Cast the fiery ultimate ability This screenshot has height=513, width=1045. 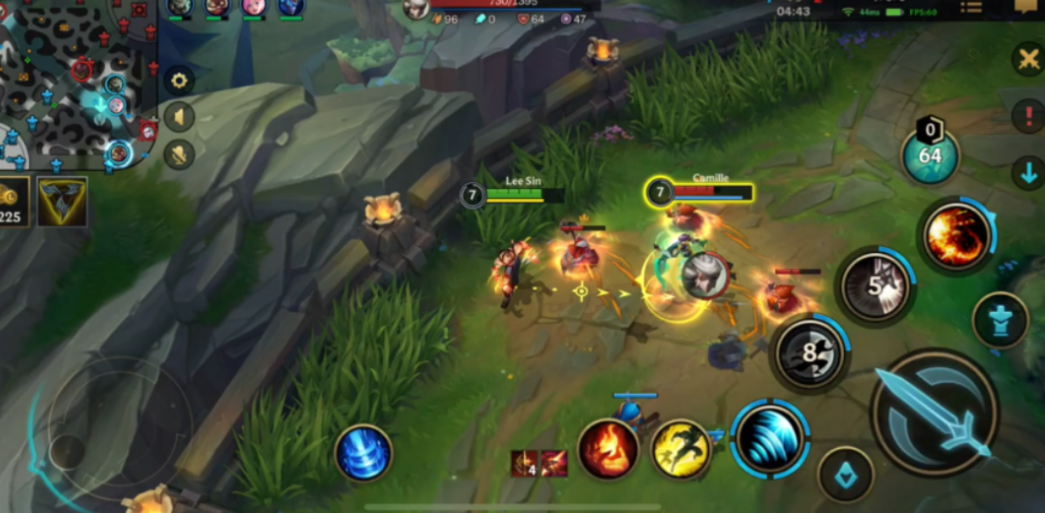(x=956, y=237)
